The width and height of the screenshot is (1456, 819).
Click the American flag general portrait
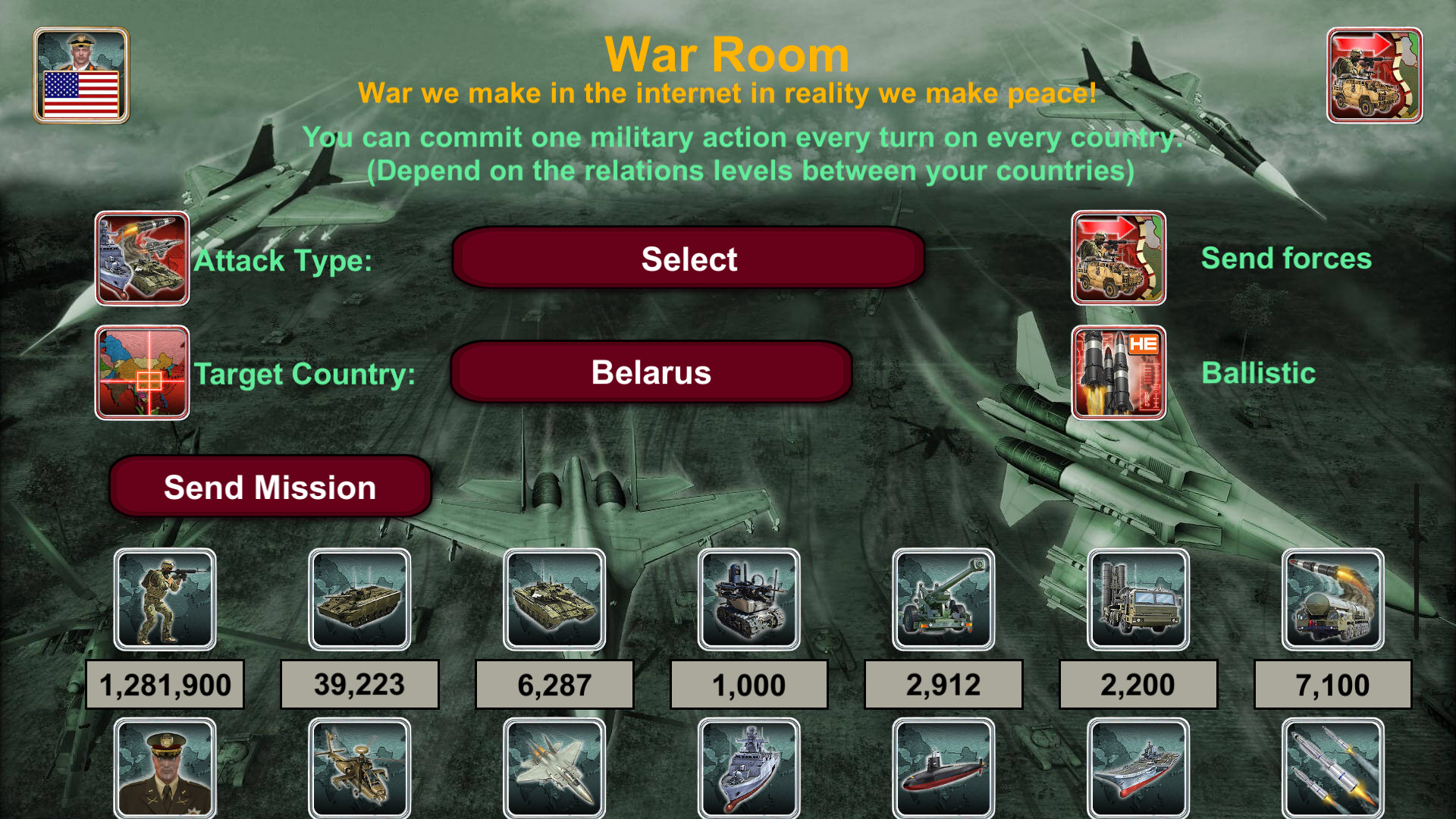pos(80,73)
